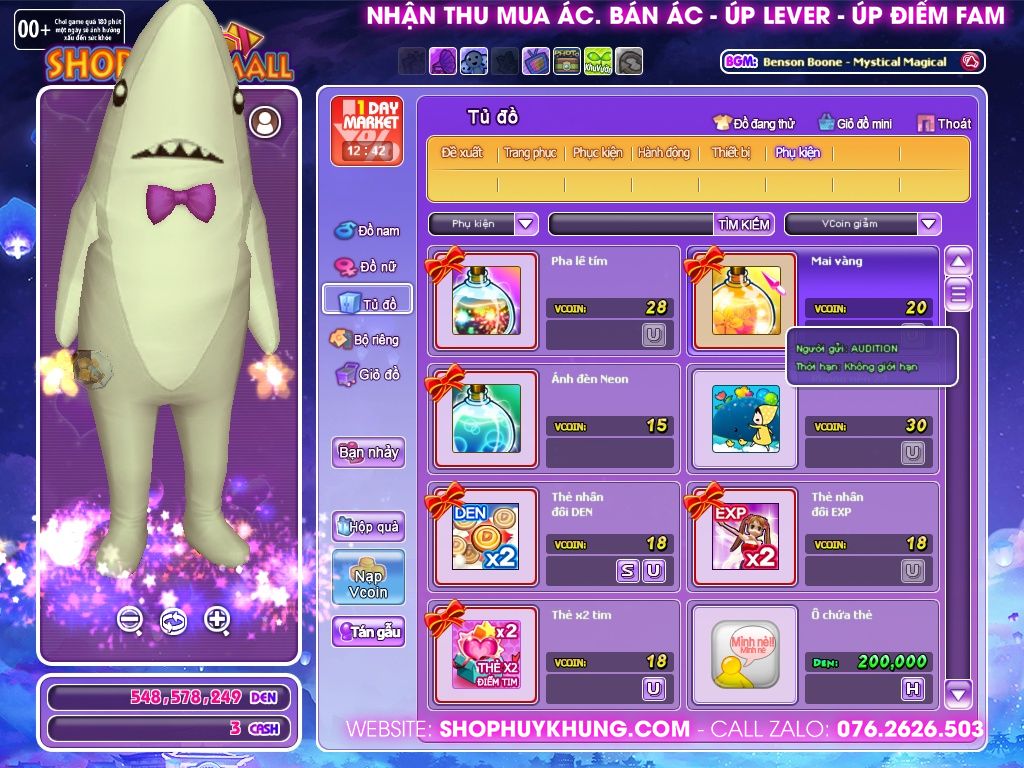Open the Hộp quà gift box
Screen dimensions: 1024x768
coord(368,526)
